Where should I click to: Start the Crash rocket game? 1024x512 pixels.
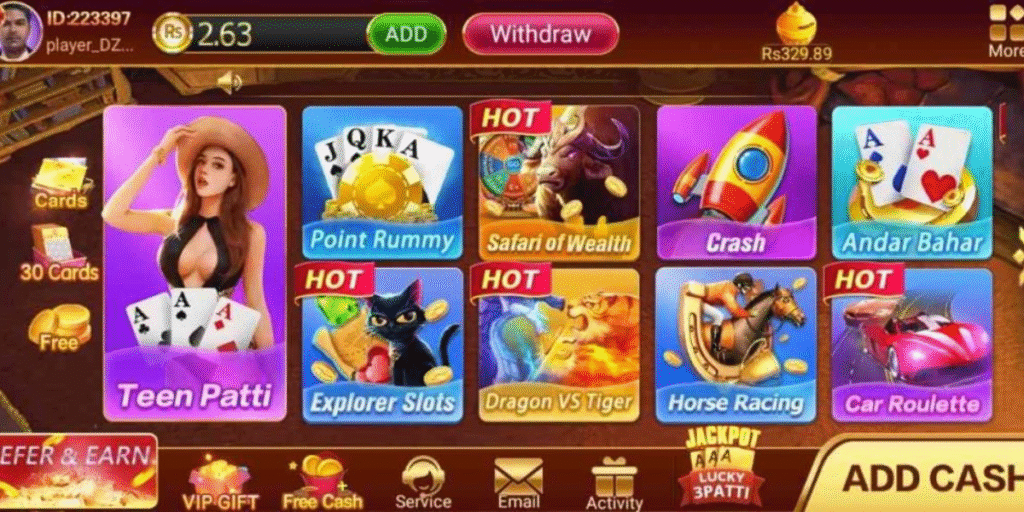pyautogui.click(x=735, y=182)
